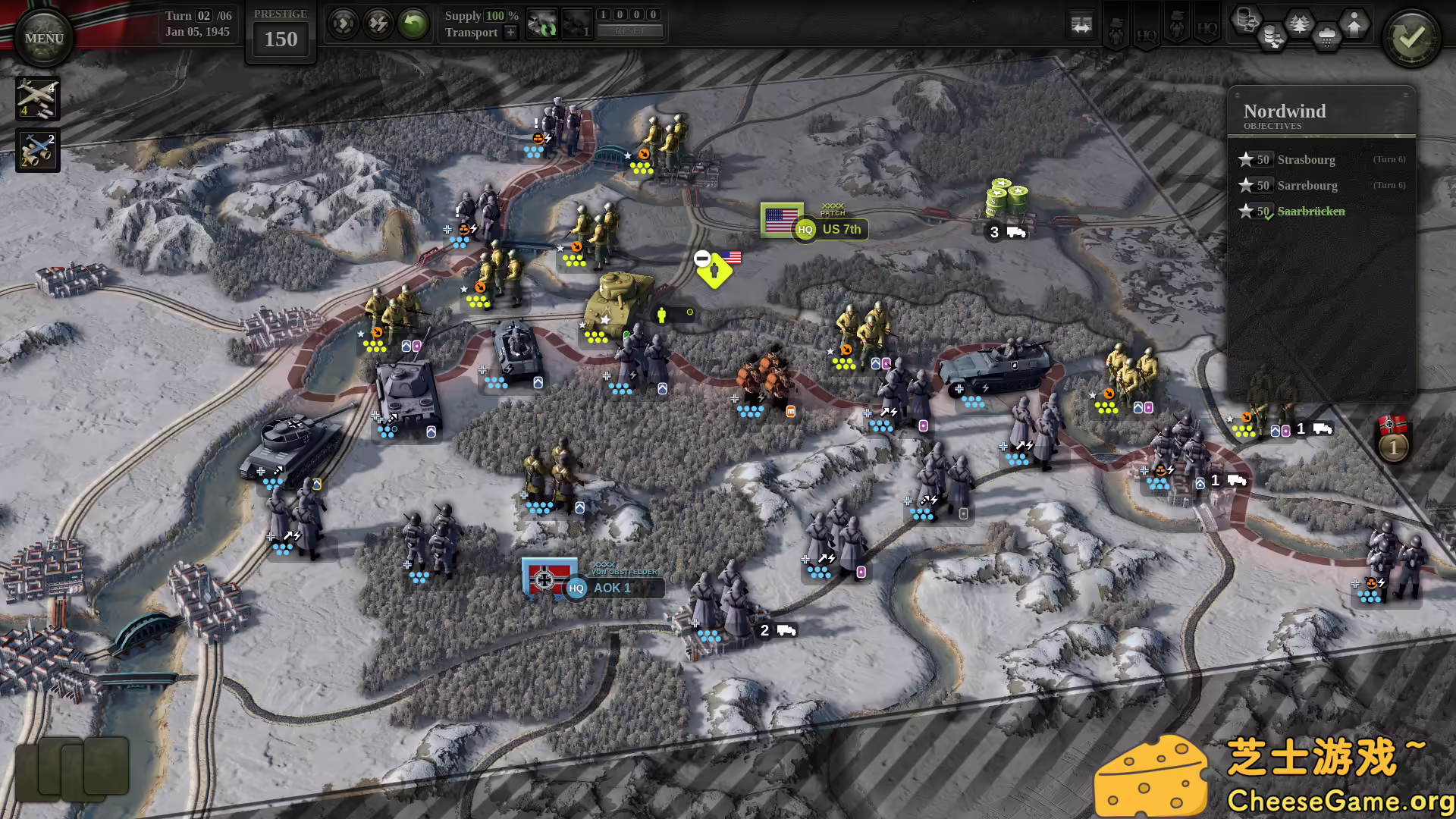Viewport: 1456px width, 819px height.
Task: Add transport with the plus button
Action: coord(510,32)
